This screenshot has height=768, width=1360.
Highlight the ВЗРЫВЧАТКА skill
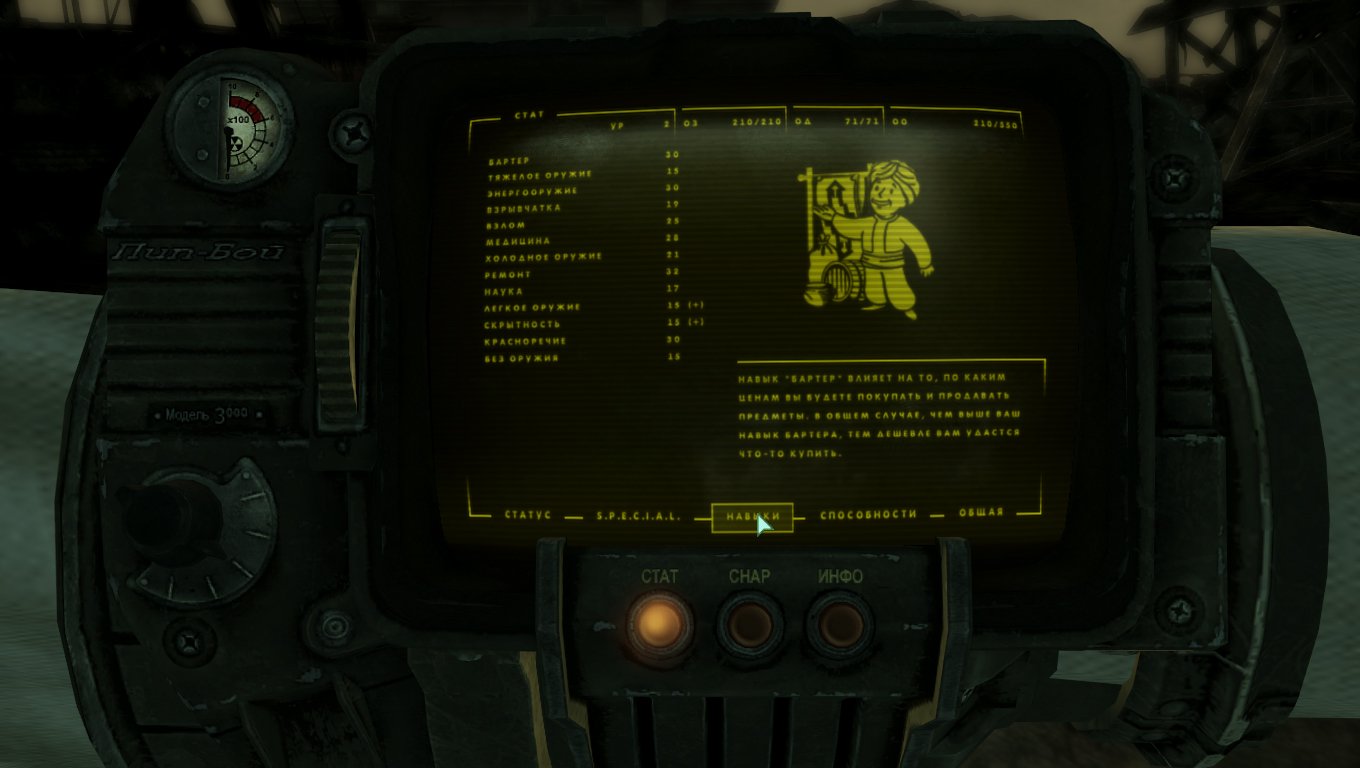pyautogui.click(x=524, y=208)
